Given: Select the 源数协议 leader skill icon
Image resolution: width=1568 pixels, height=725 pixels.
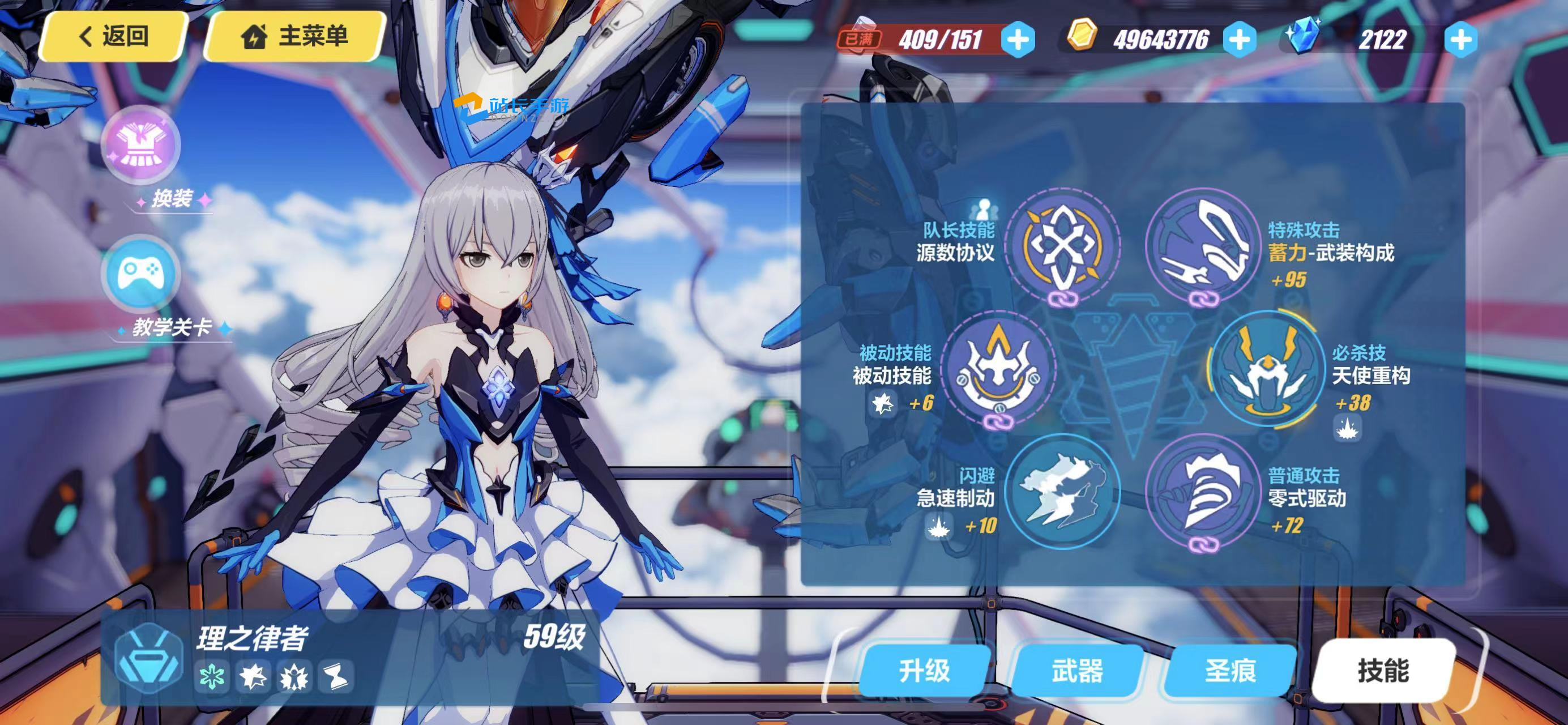Looking at the screenshot, I should (1062, 245).
